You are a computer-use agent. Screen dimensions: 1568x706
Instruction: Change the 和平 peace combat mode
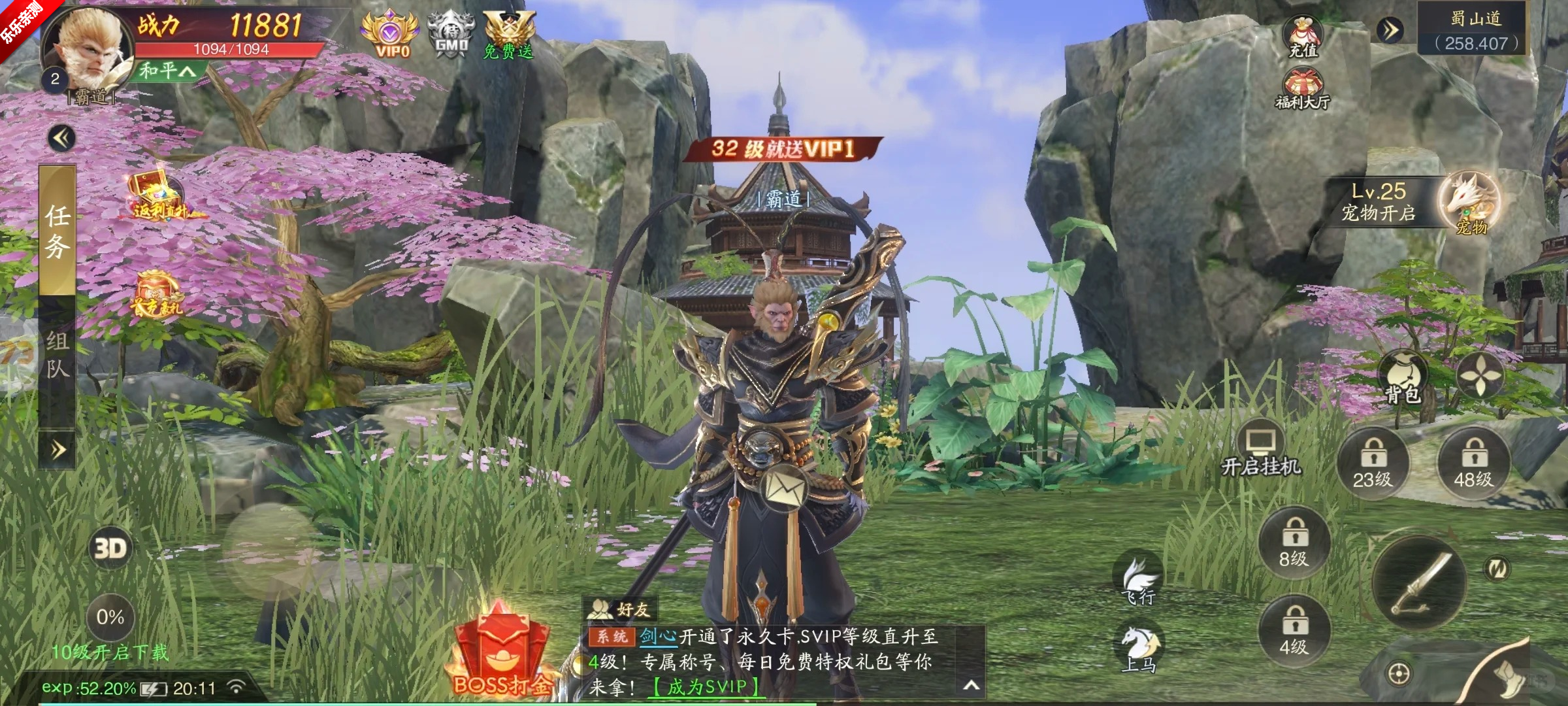pyautogui.click(x=167, y=70)
